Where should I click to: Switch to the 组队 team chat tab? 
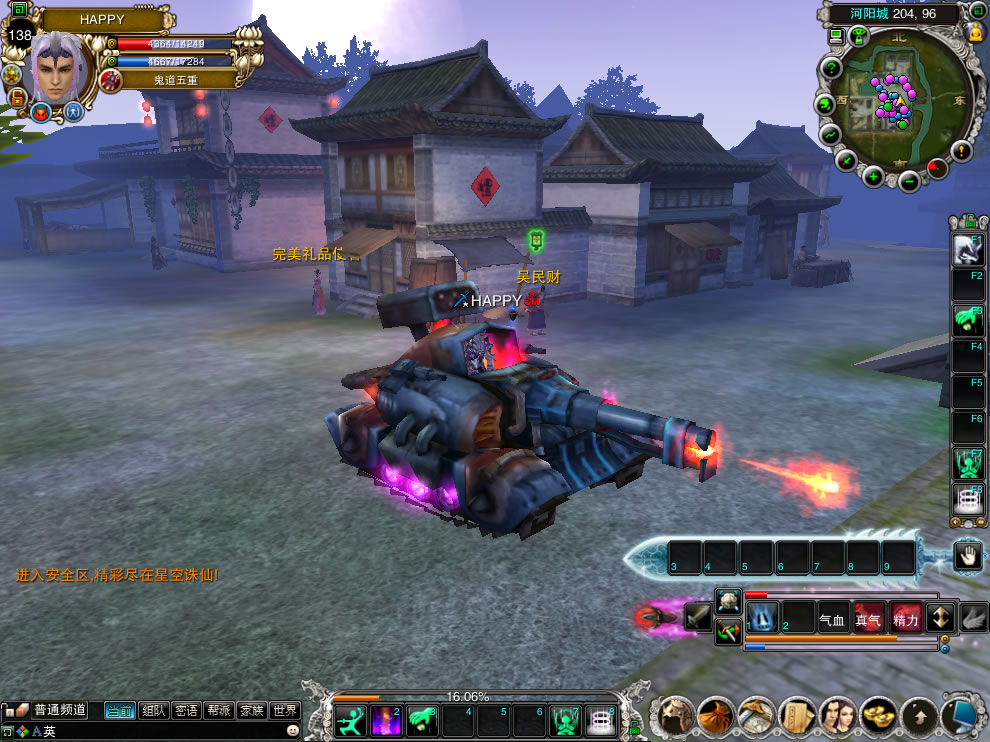coord(153,710)
